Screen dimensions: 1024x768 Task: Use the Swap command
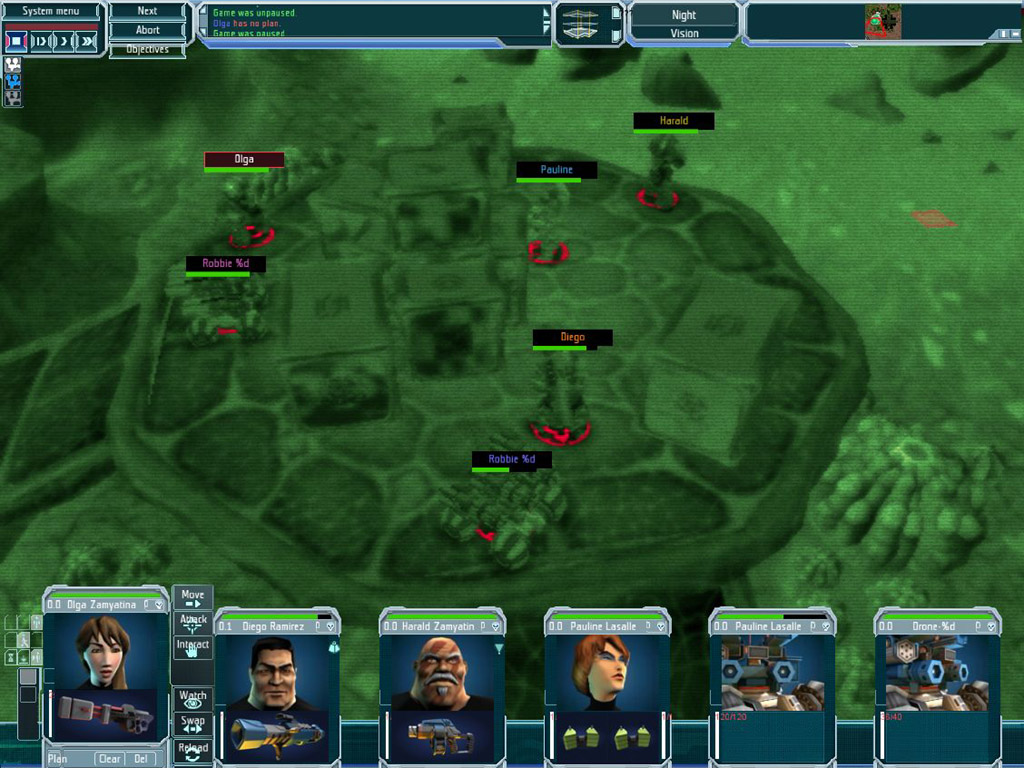coord(193,723)
